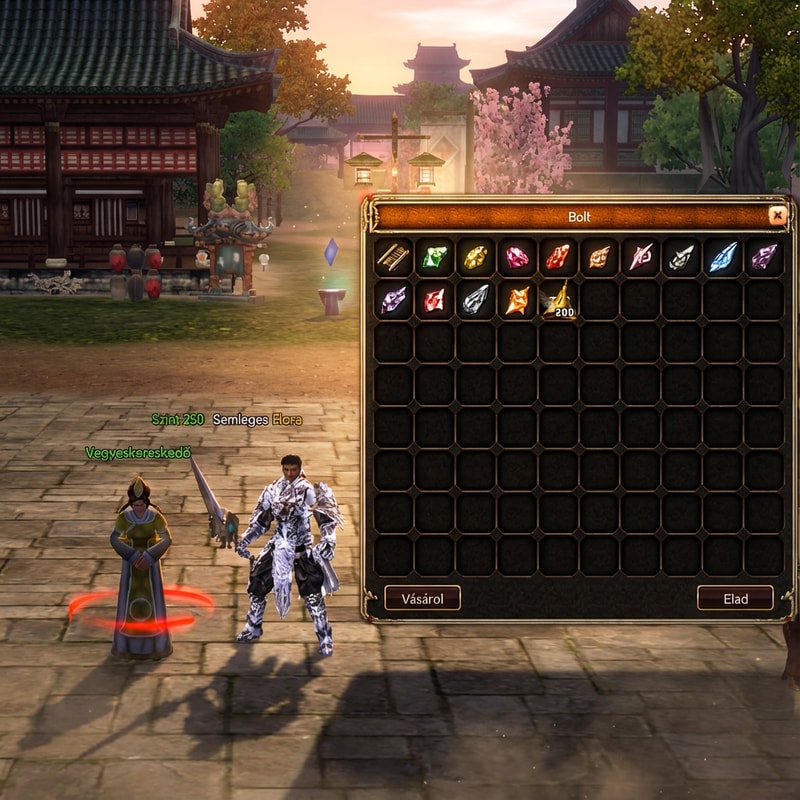Click the Elad sell button

click(x=735, y=598)
